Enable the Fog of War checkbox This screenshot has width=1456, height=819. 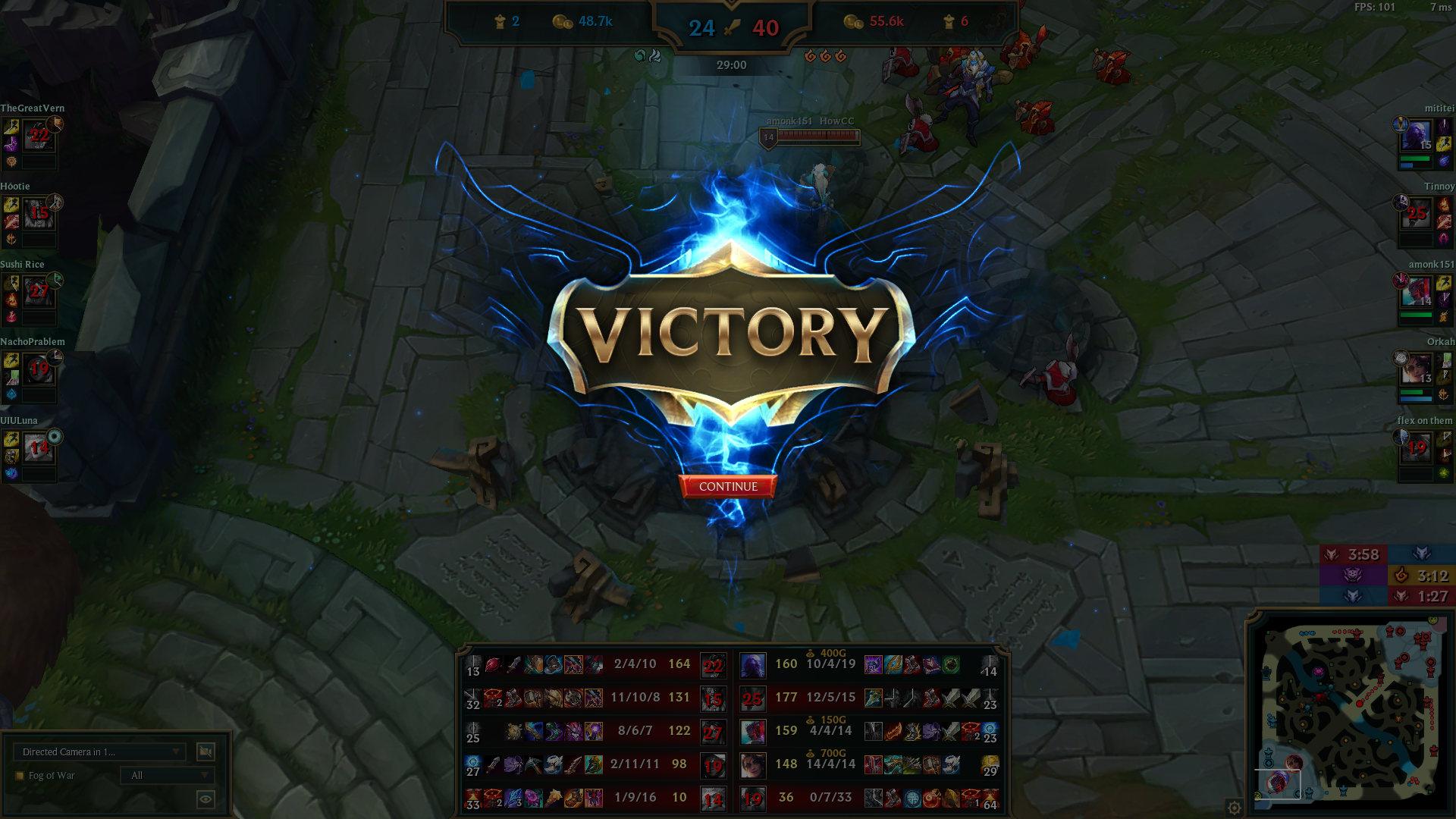(x=20, y=775)
